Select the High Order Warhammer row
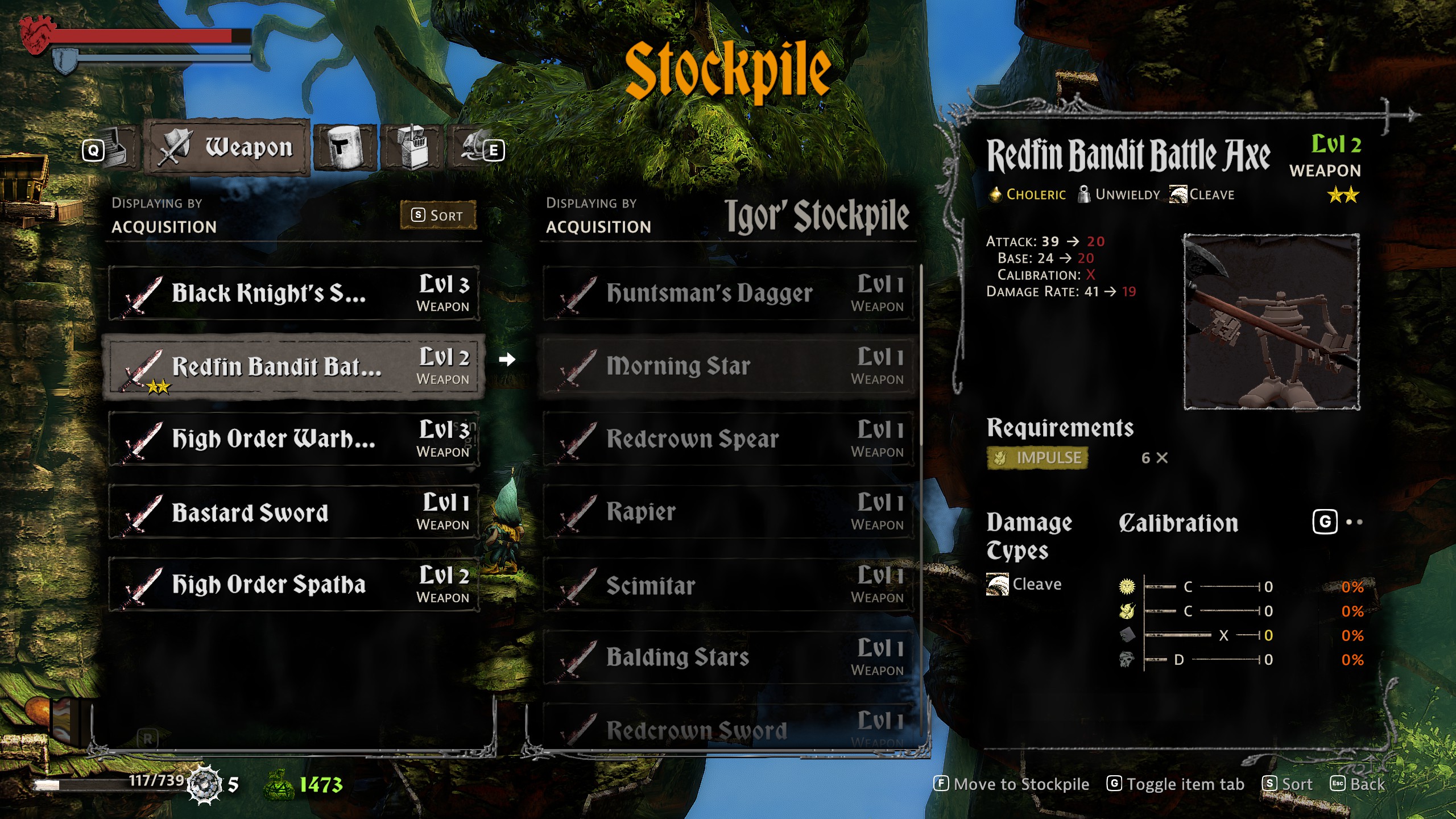The width and height of the screenshot is (1456, 819). pyautogui.click(x=293, y=439)
